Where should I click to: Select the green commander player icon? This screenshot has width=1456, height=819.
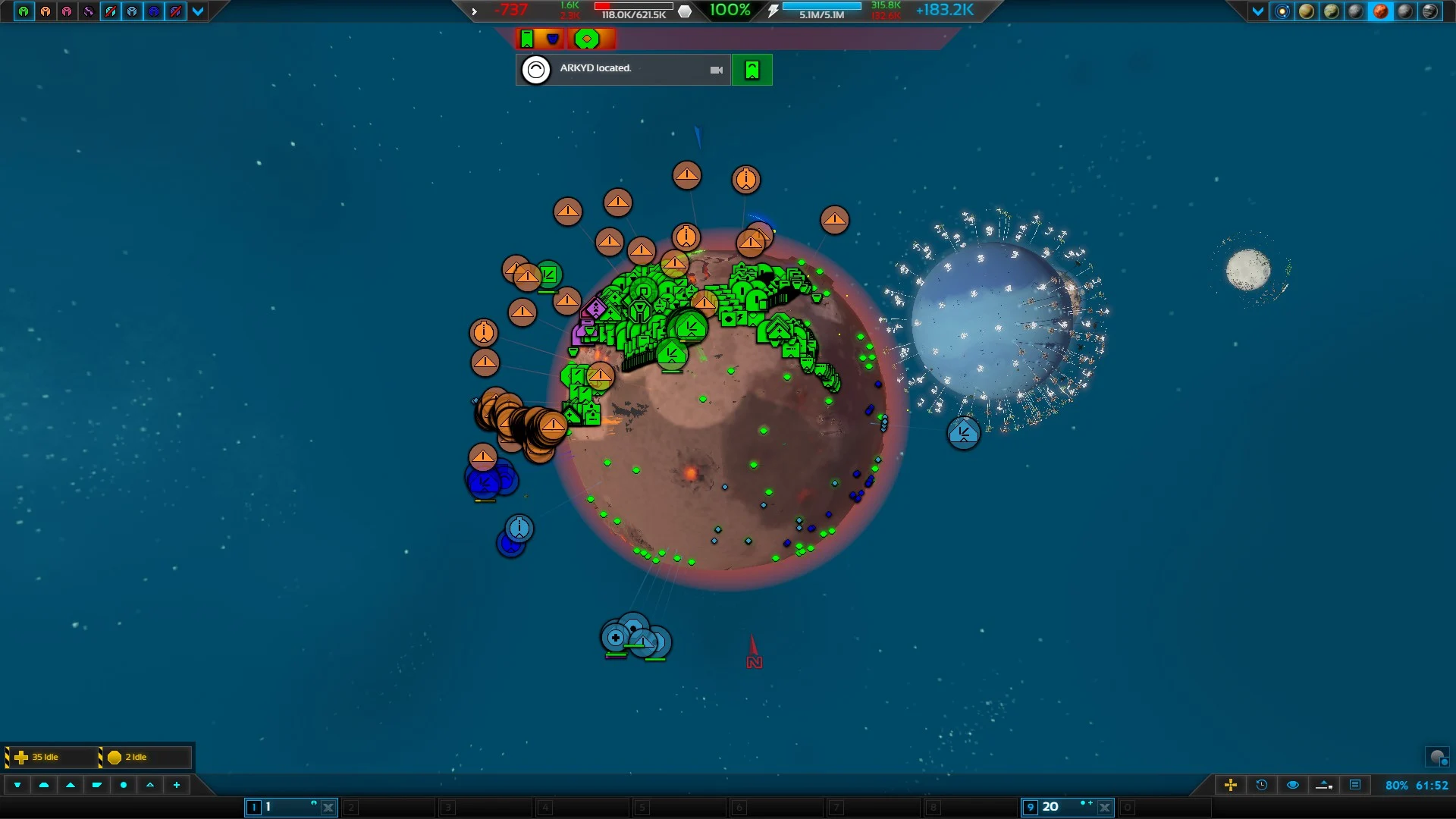24,12
